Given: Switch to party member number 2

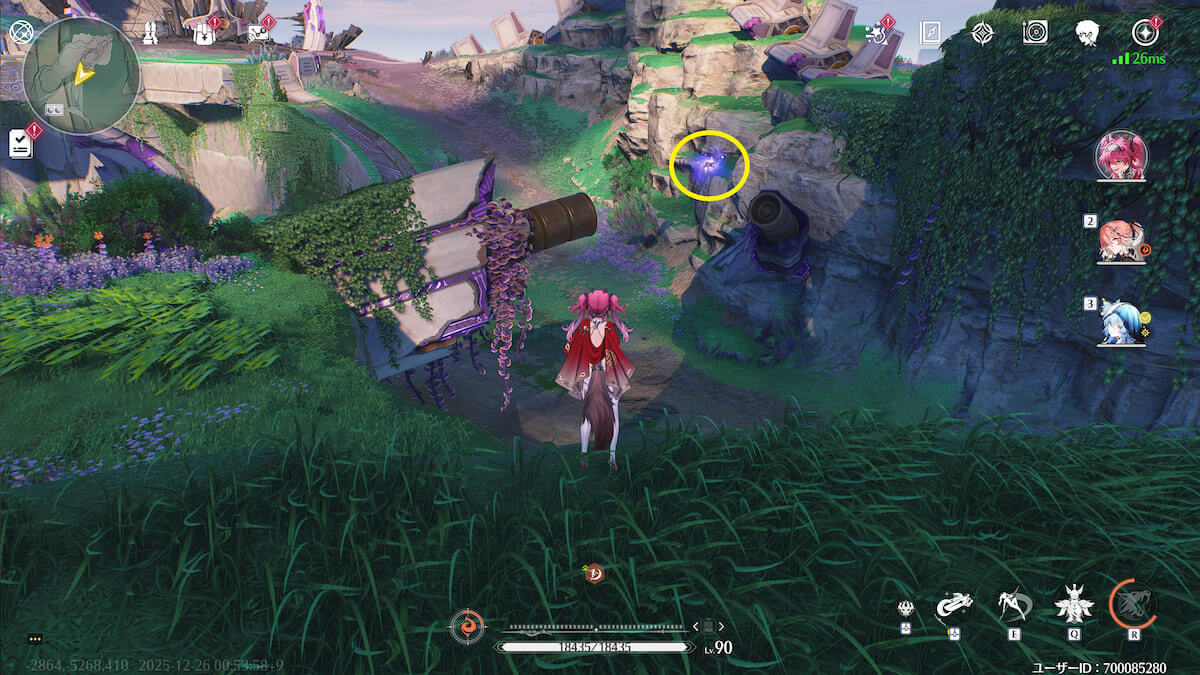Looking at the screenshot, I should 1120,240.
